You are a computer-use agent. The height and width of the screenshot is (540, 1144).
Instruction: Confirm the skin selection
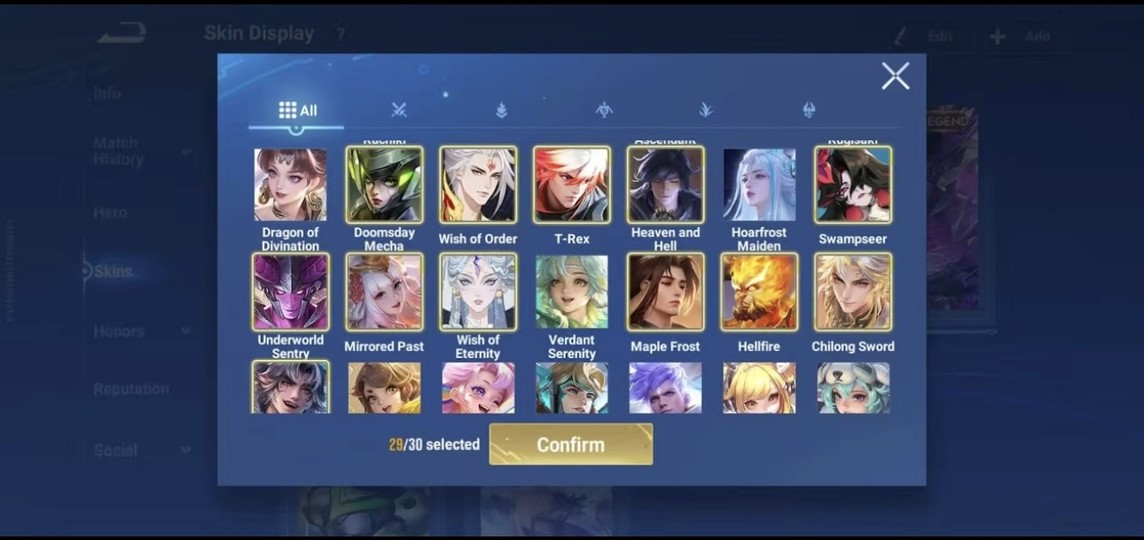tap(570, 445)
